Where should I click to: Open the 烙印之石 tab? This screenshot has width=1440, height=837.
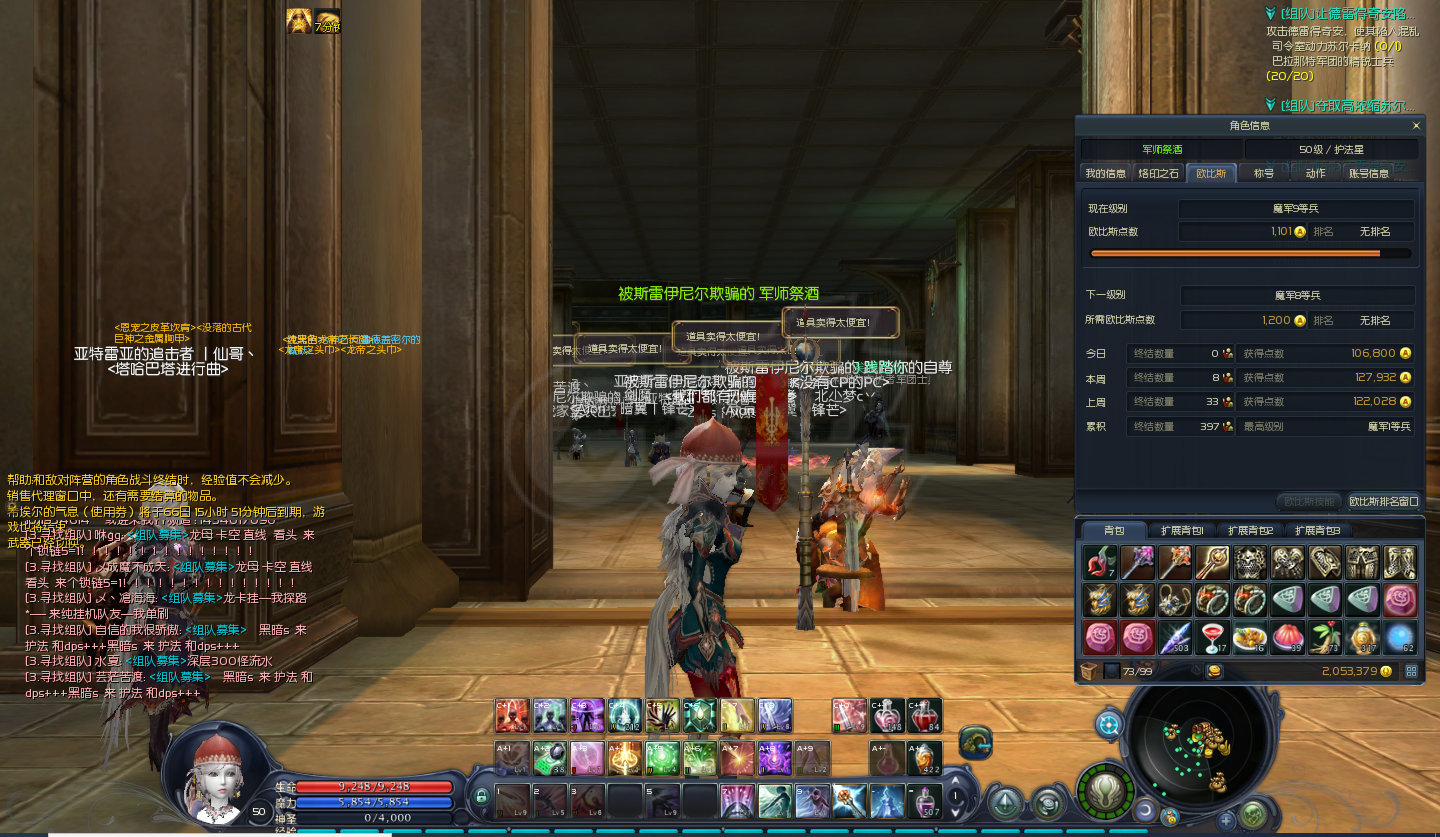coord(1158,173)
